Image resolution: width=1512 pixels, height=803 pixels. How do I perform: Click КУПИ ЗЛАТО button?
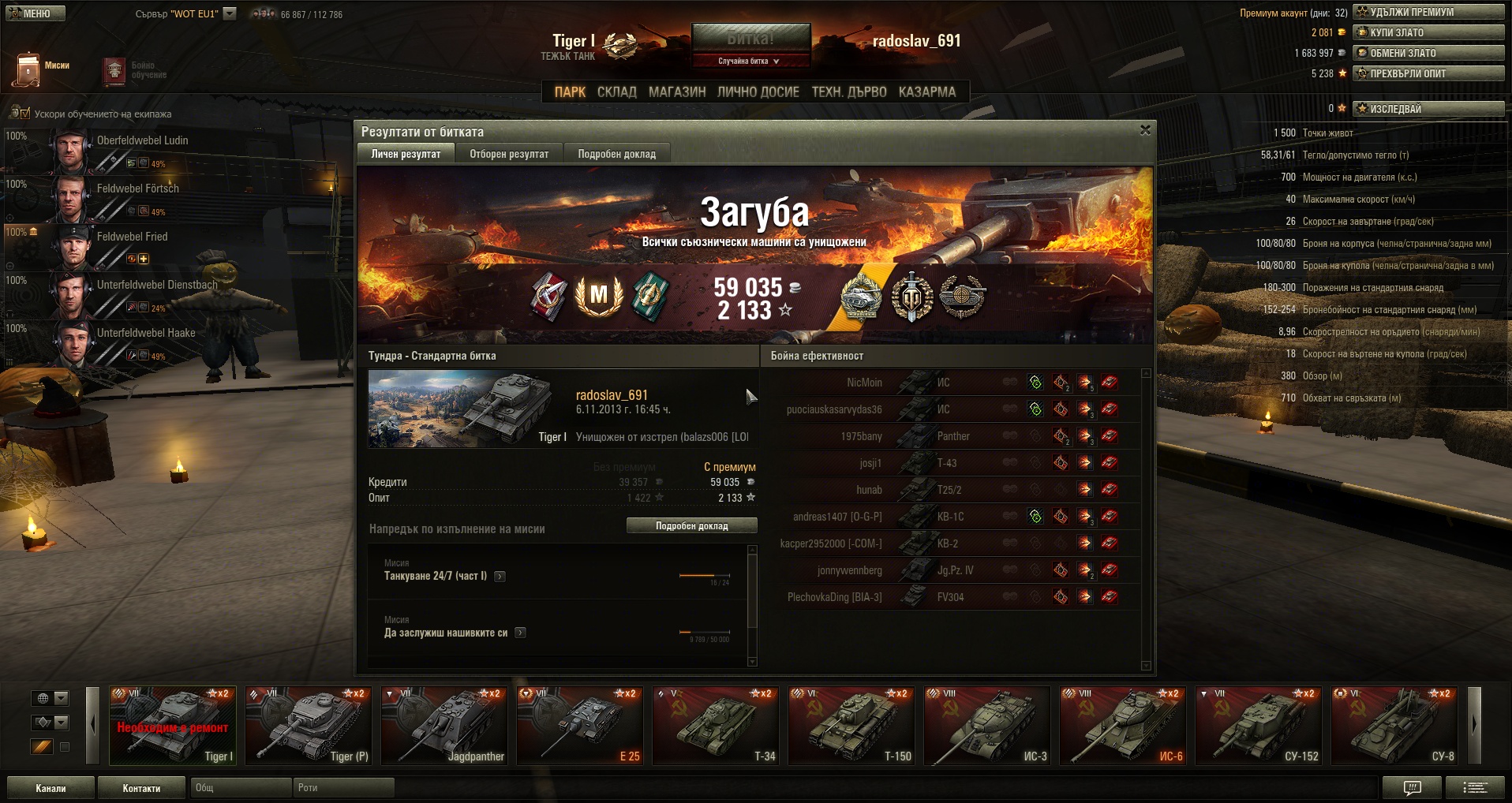pyautogui.click(x=1428, y=32)
